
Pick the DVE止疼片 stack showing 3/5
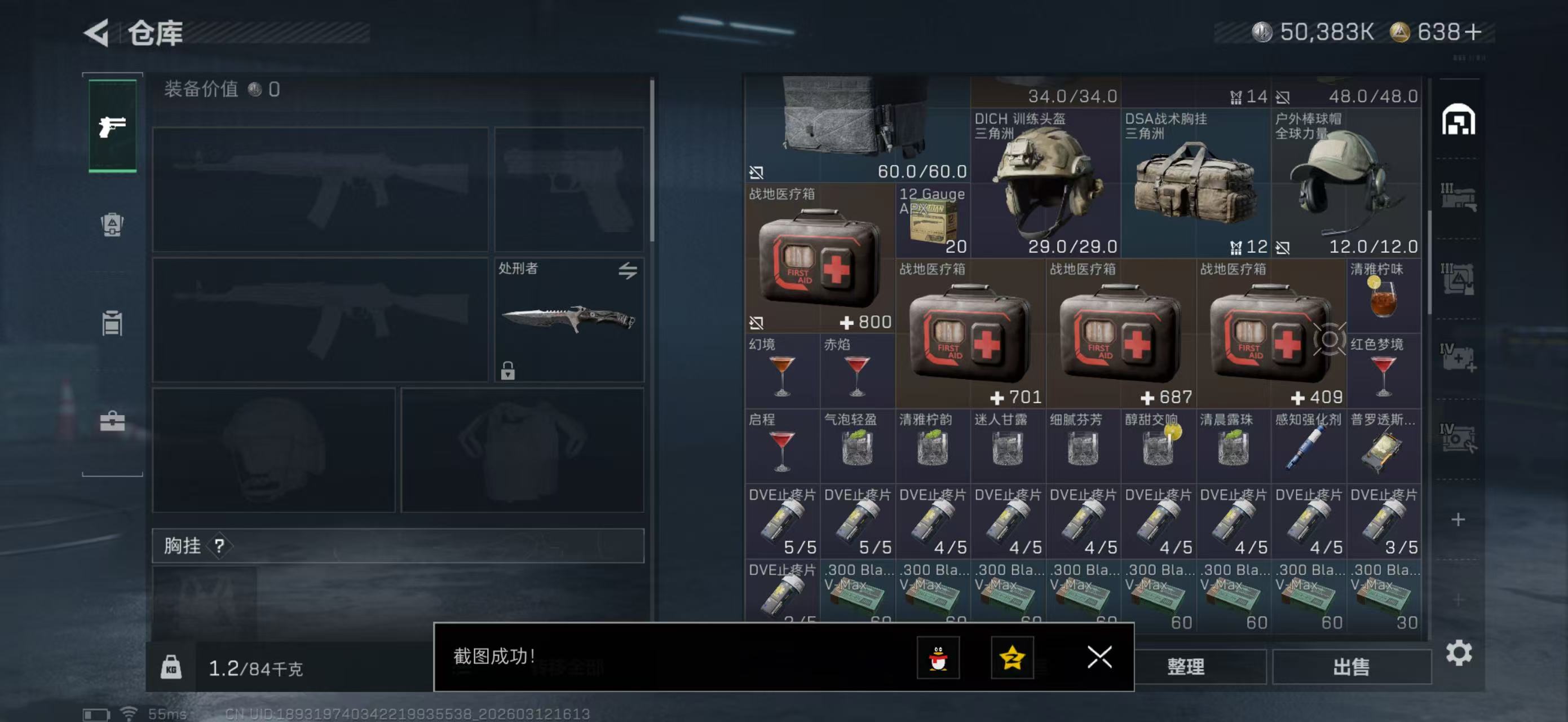tap(1384, 522)
